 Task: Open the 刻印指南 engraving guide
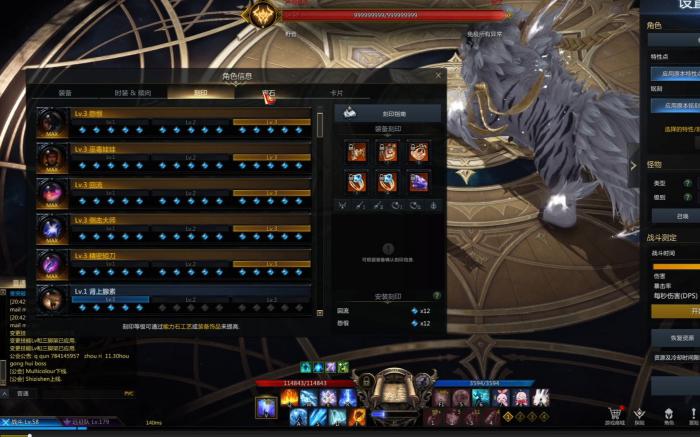[x=389, y=114]
